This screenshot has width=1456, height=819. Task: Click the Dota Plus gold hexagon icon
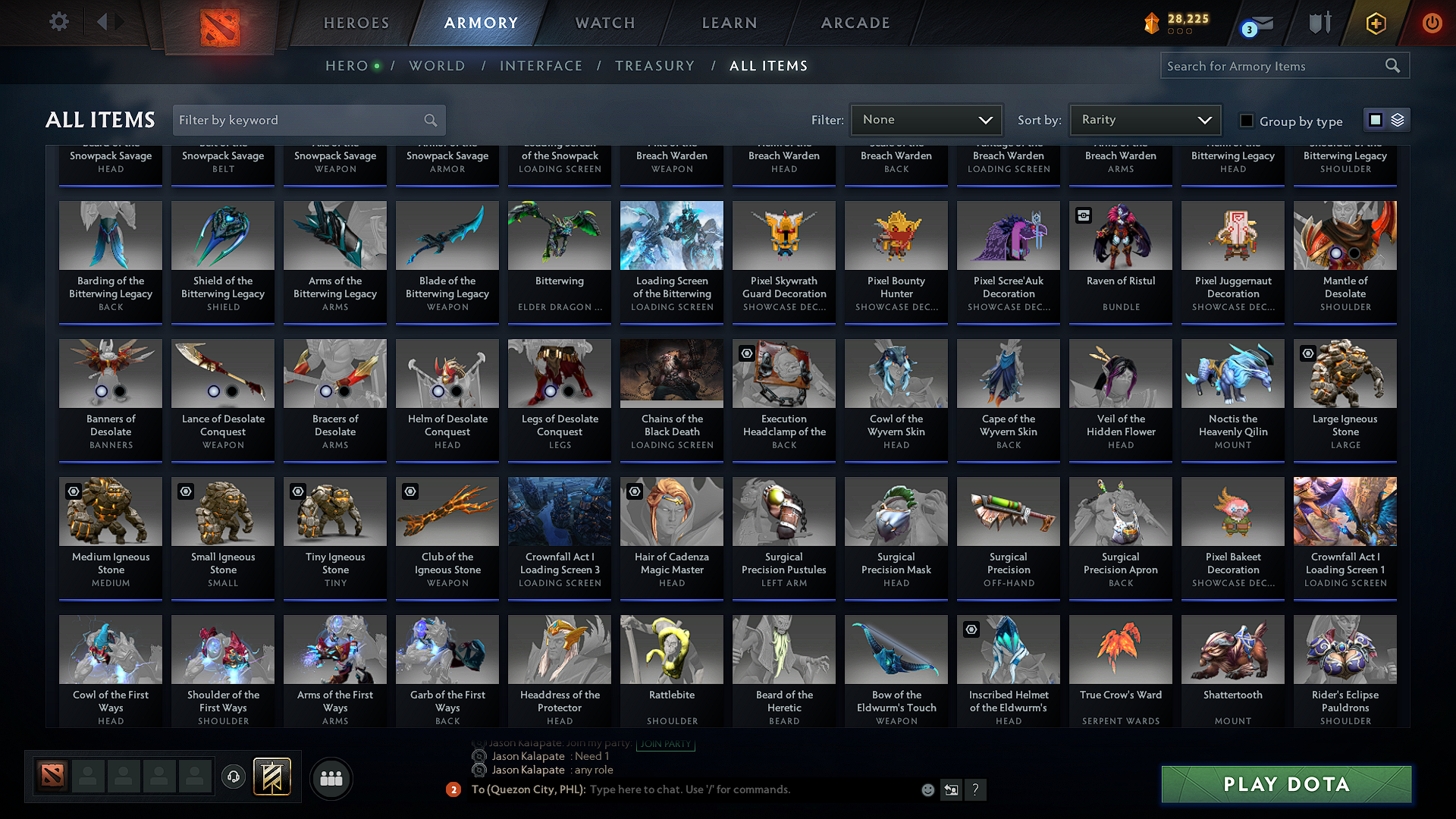[x=1376, y=23]
